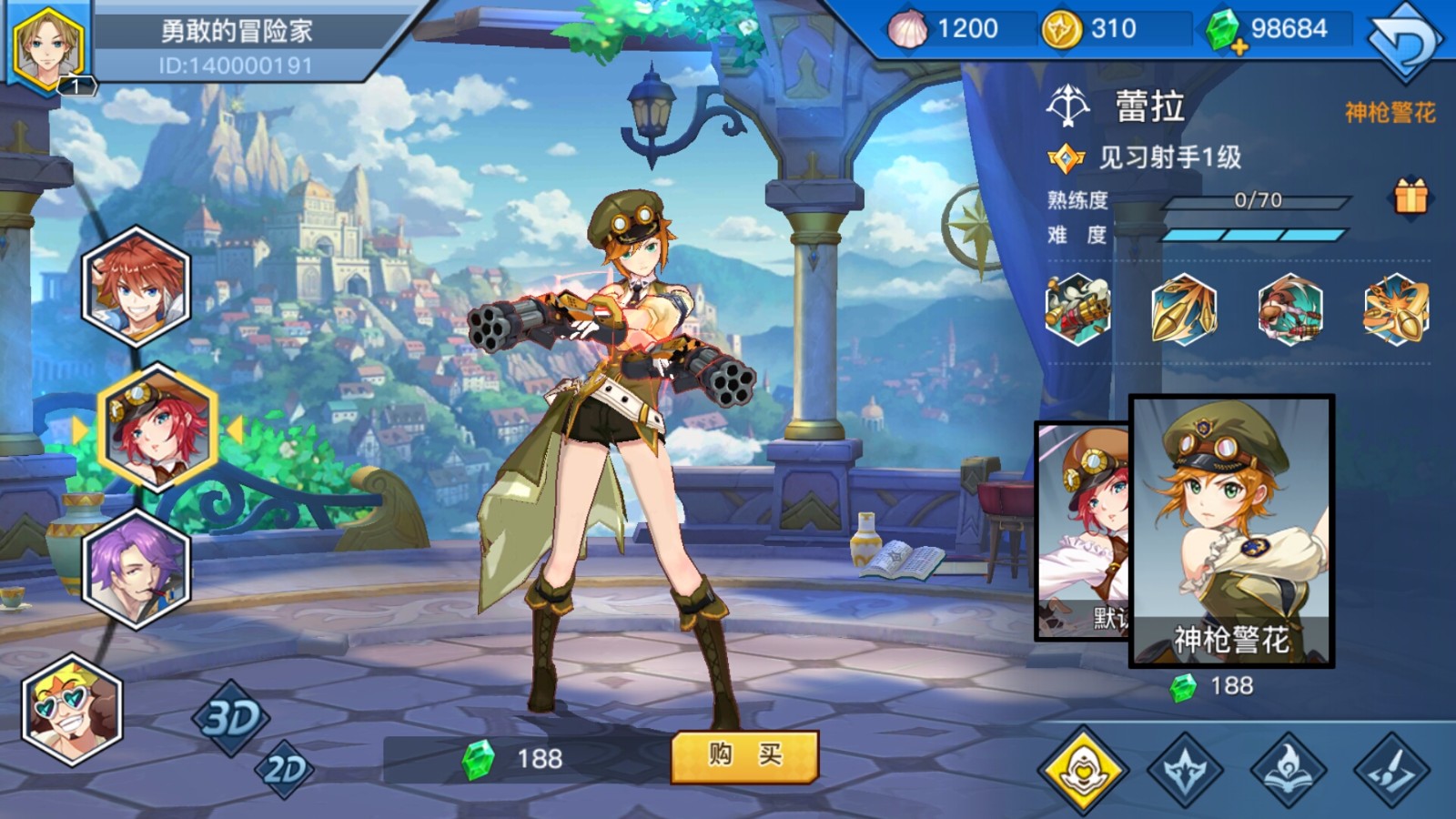The height and width of the screenshot is (819, 1456).
Task: Click the yellow 购买 purchase button
Action: click(x=744, y=755)
